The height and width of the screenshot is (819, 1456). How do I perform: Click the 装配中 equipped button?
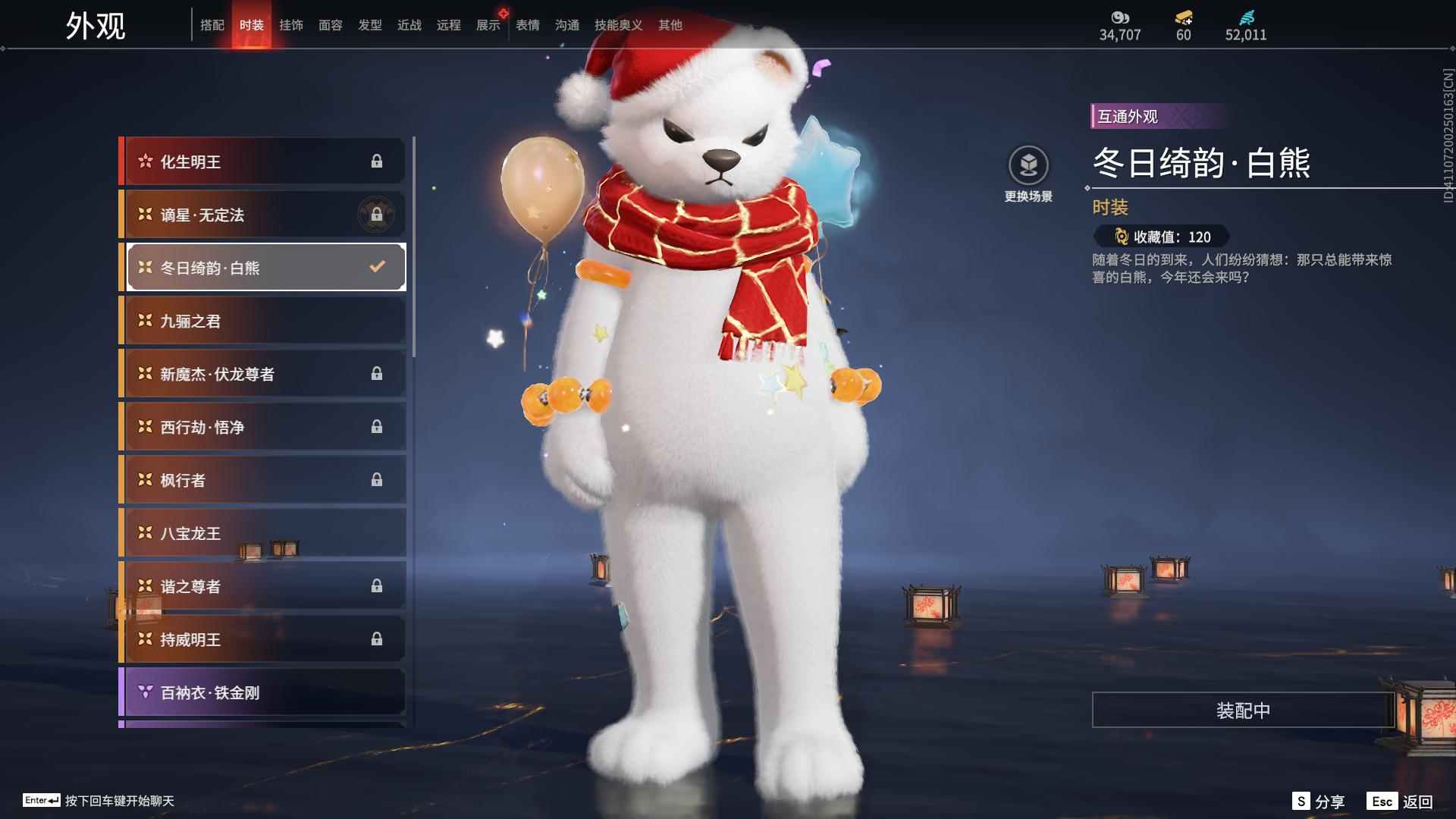tap(1243, 711)
